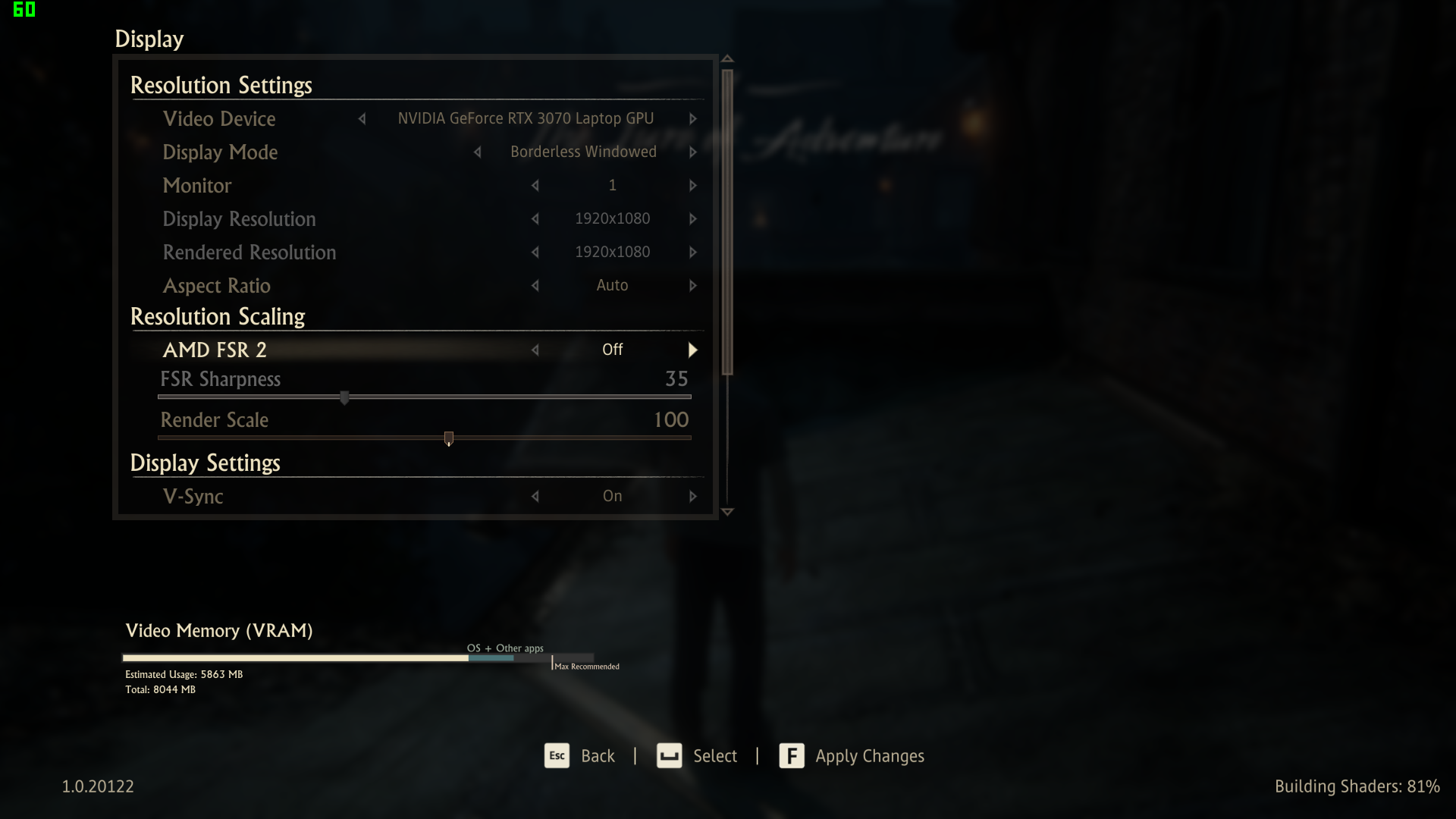Click the scrollbar's down arrow
1456x819 pixels.
tap(727, 512)
